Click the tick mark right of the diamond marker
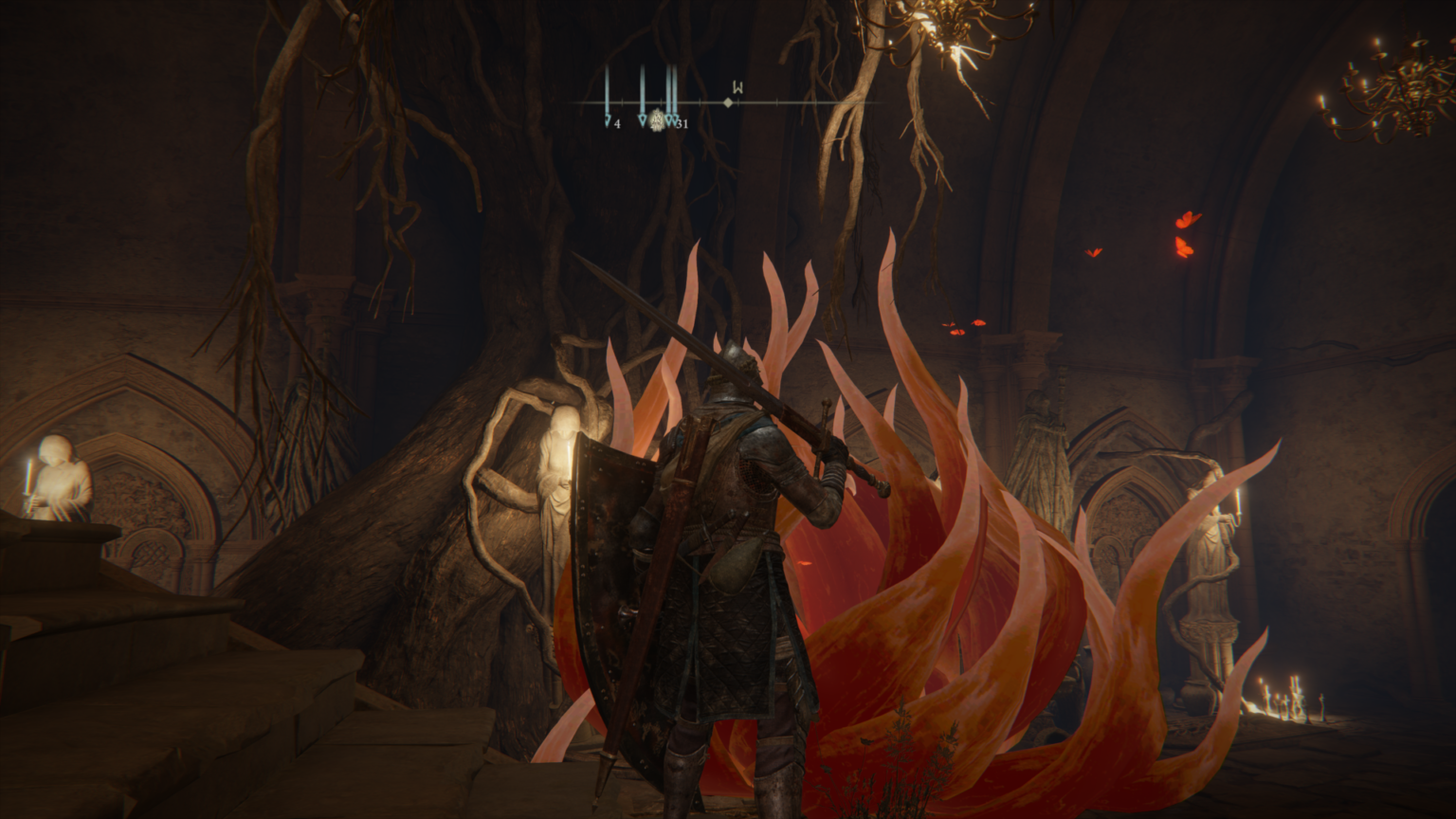 738,101
